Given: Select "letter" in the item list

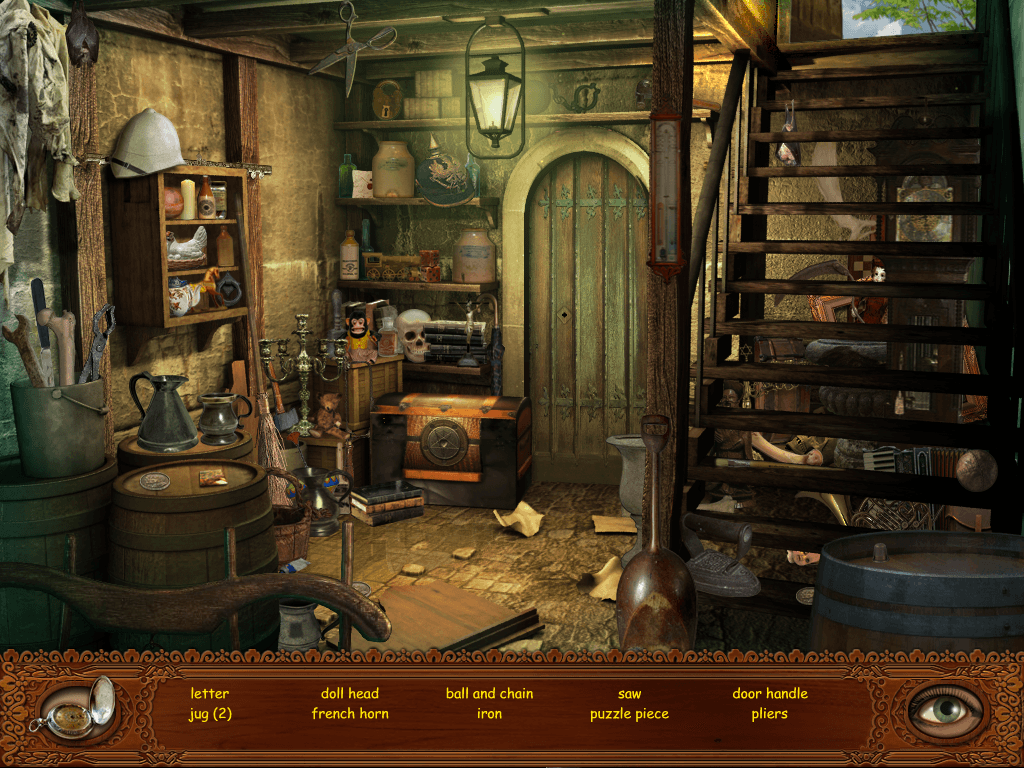Looking at the screenshot, I should pos(210,693).
